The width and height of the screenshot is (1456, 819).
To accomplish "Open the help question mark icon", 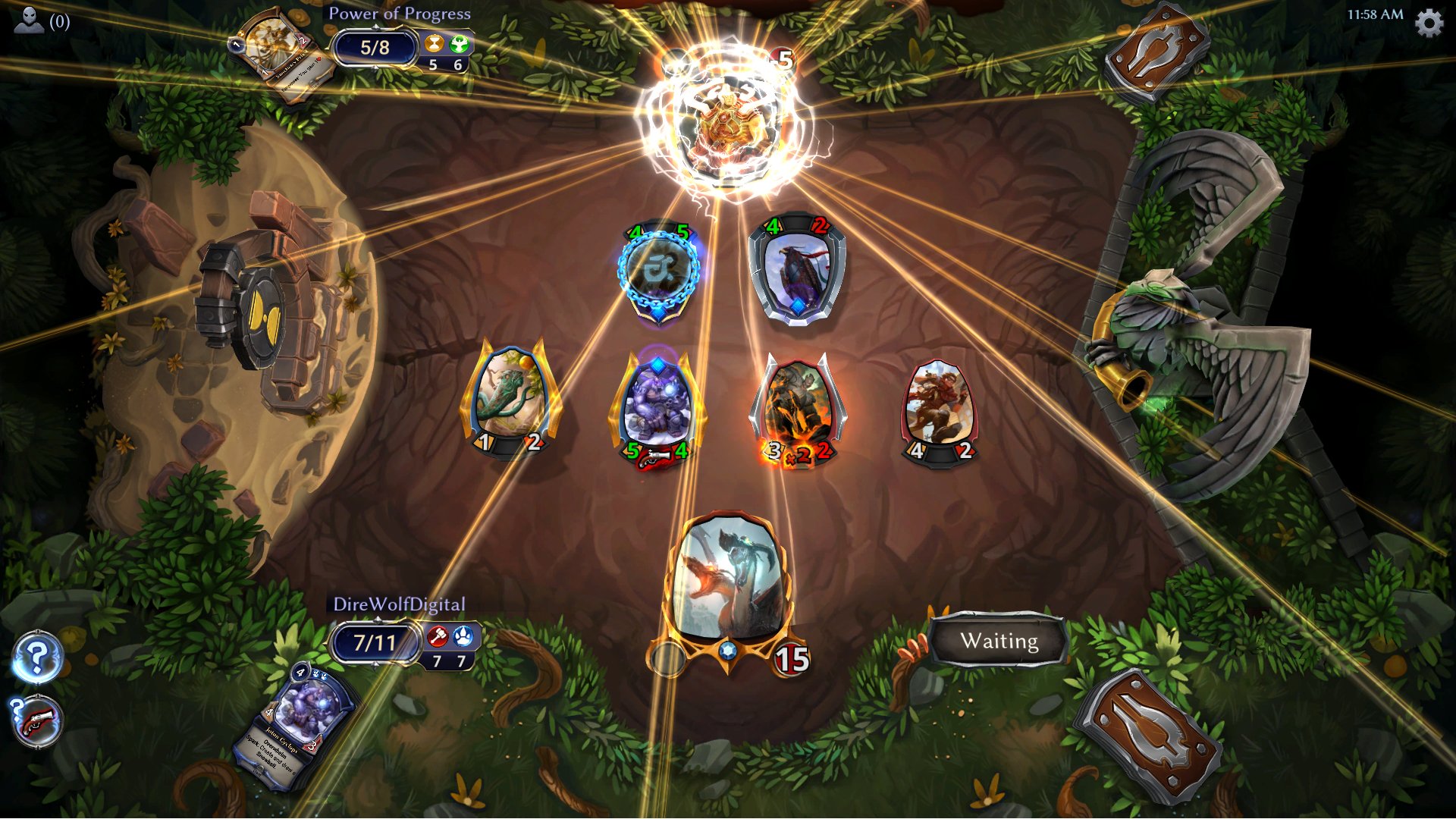I will tap(36, 657).
